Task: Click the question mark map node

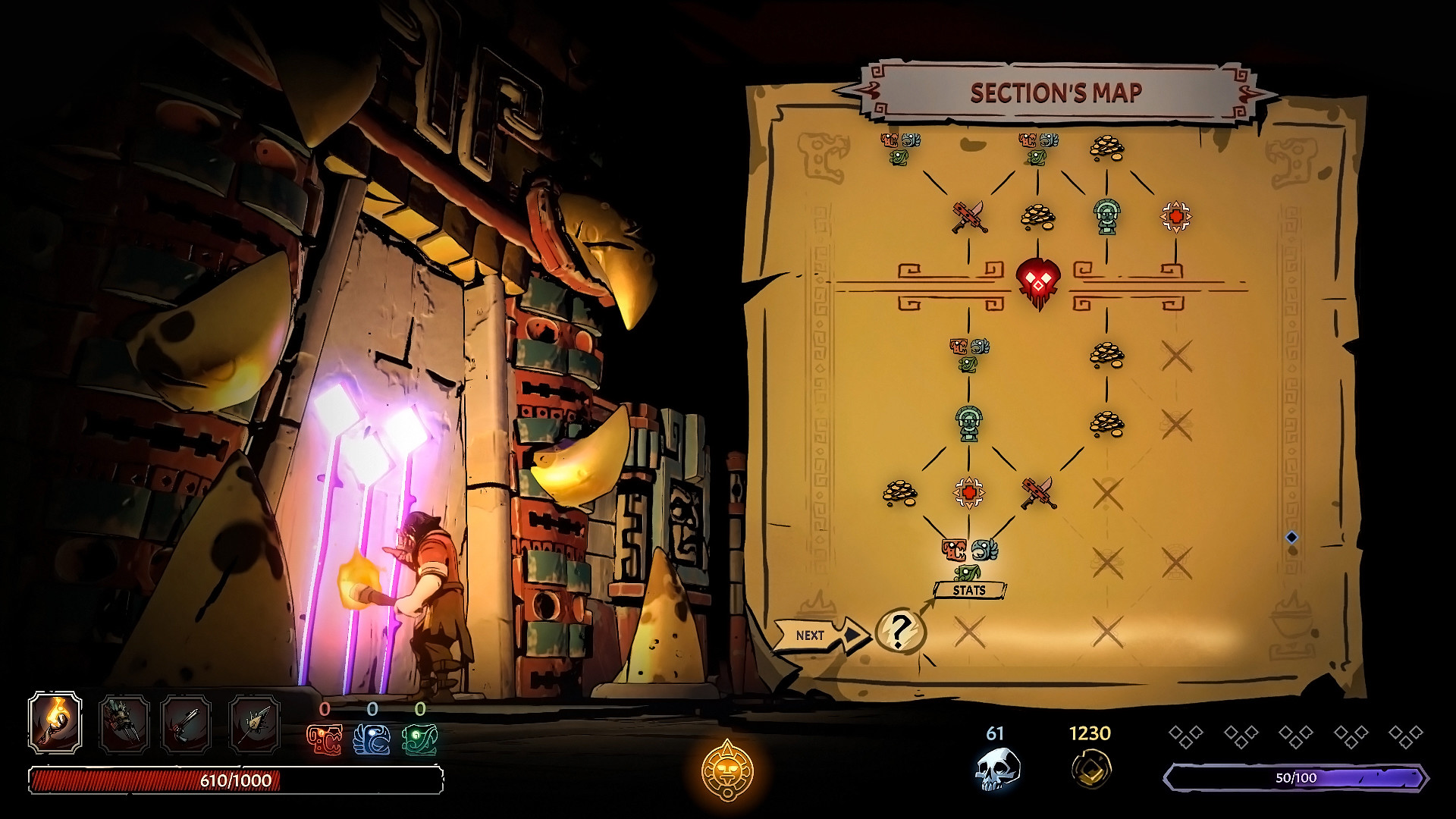Action: tap(900, 630)
